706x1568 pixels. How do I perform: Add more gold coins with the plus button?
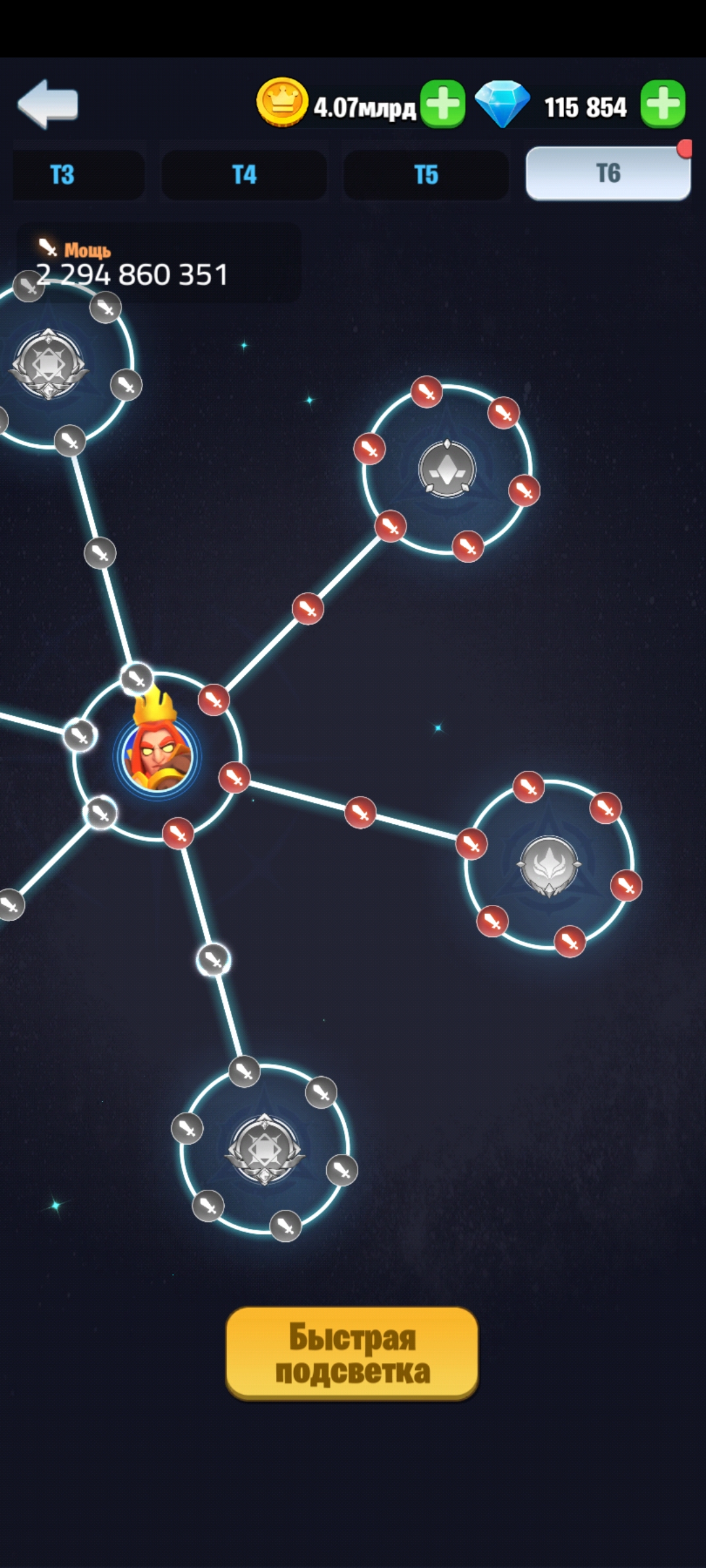coord(443,104)
